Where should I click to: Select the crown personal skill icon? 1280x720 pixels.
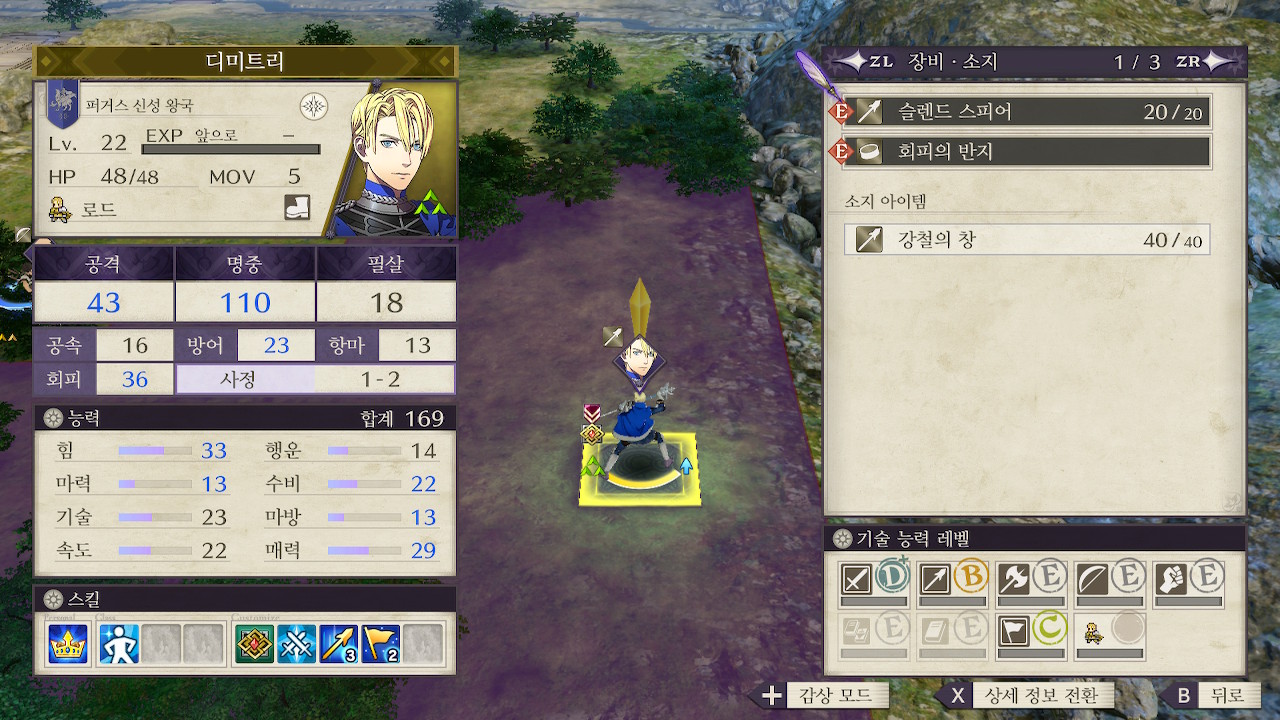[x=67, y=645]
